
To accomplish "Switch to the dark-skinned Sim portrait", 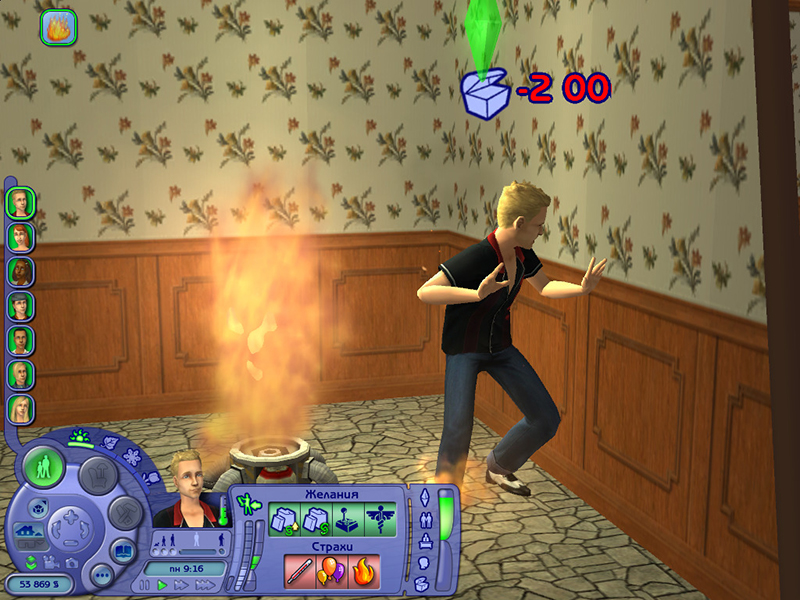I will pos(20,272).
